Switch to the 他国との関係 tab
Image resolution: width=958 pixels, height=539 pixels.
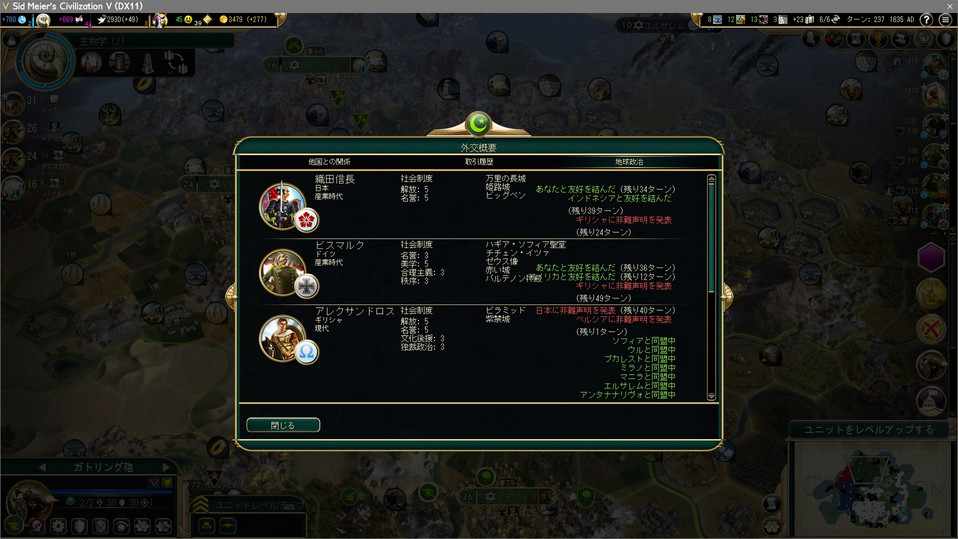(329, 161)
